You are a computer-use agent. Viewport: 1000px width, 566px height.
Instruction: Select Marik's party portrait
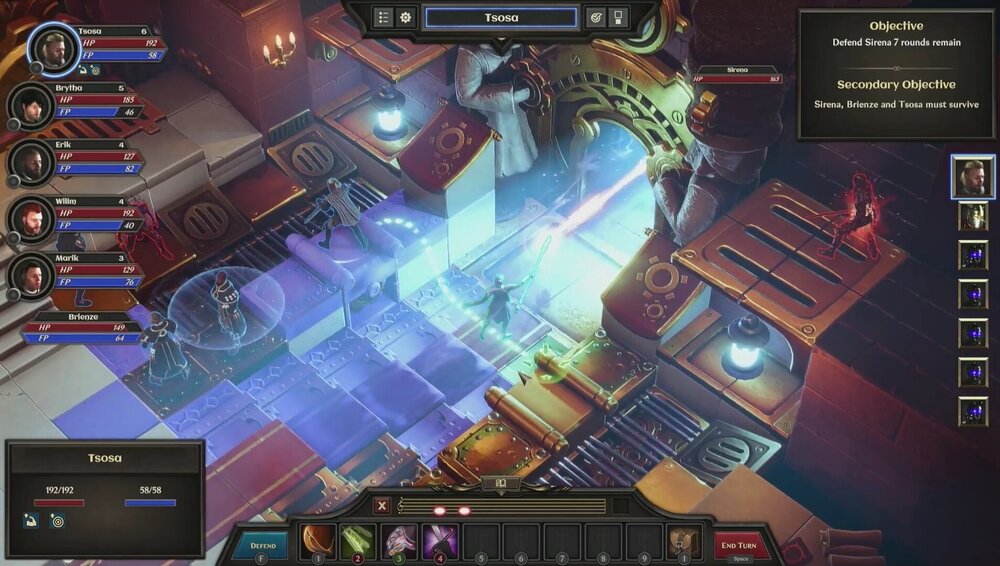tap(31, 276)
